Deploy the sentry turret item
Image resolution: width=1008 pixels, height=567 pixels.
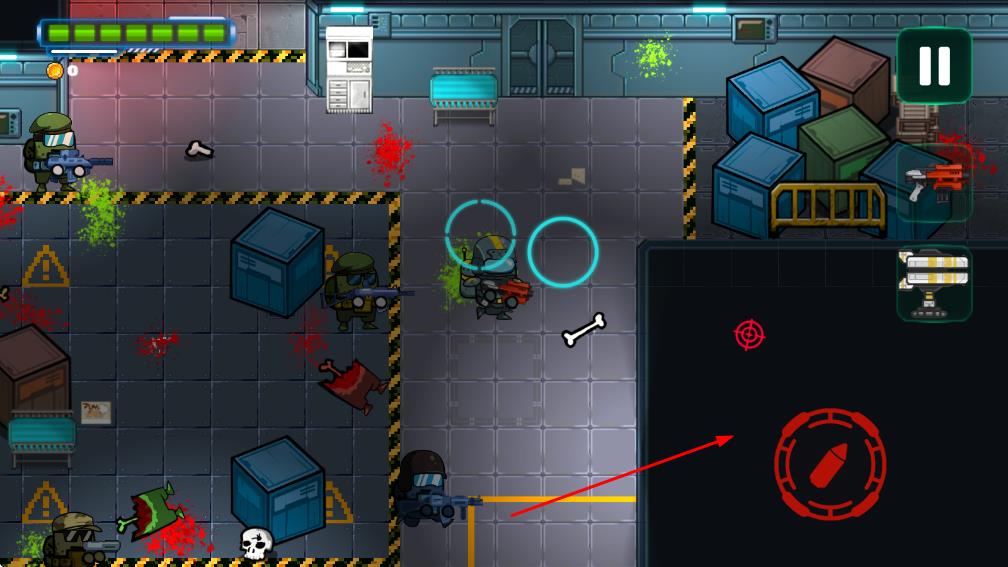click(934, 283)
